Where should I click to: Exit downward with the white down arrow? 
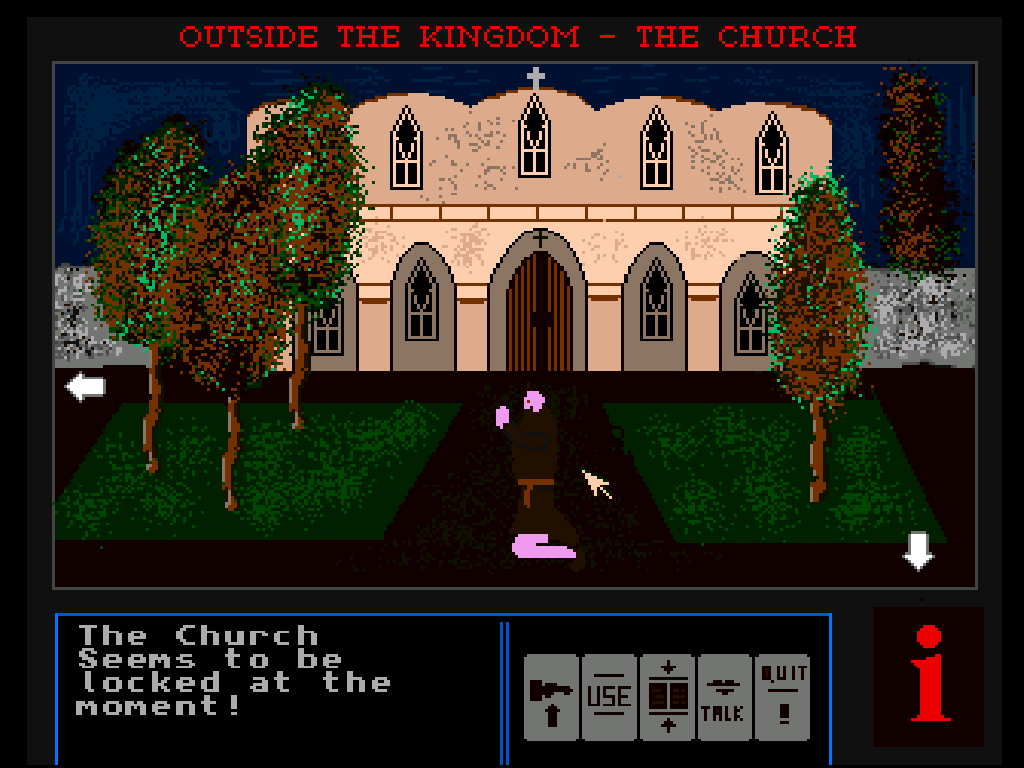918,550
